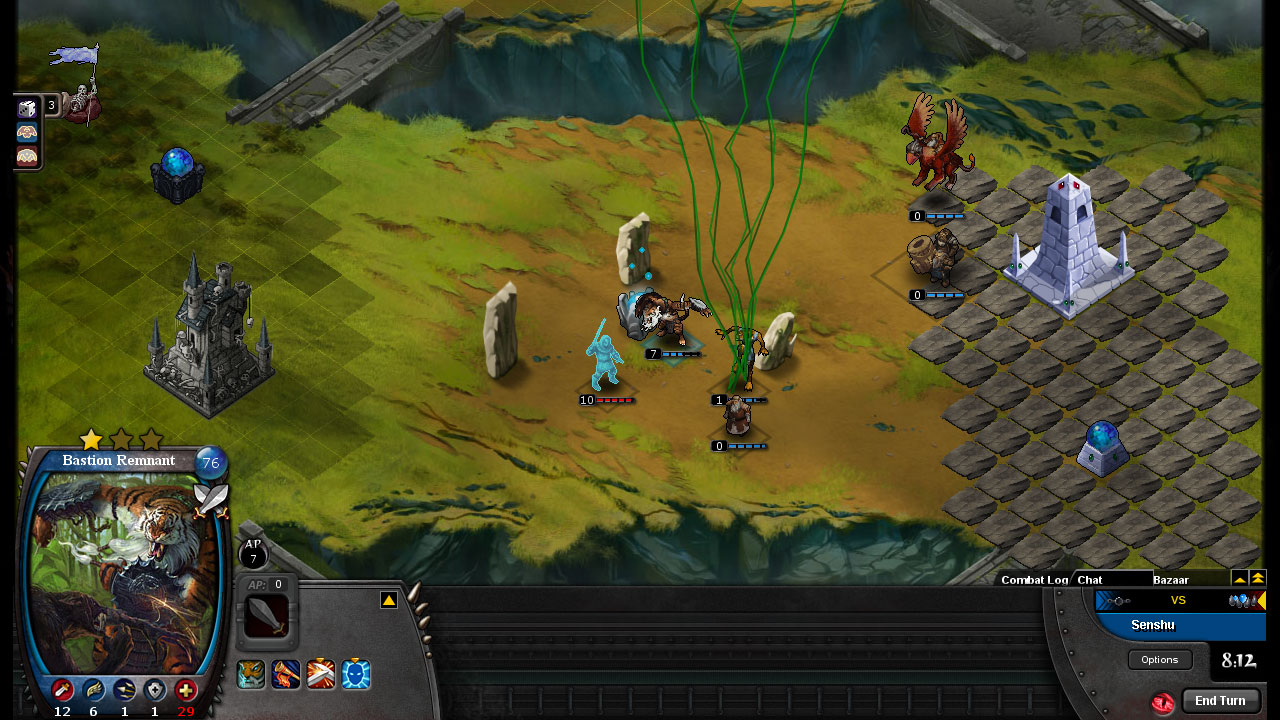Toggle the blue claw faction icon
Image resolution: width=1280 pixels, height=720 pixels.
27,133
